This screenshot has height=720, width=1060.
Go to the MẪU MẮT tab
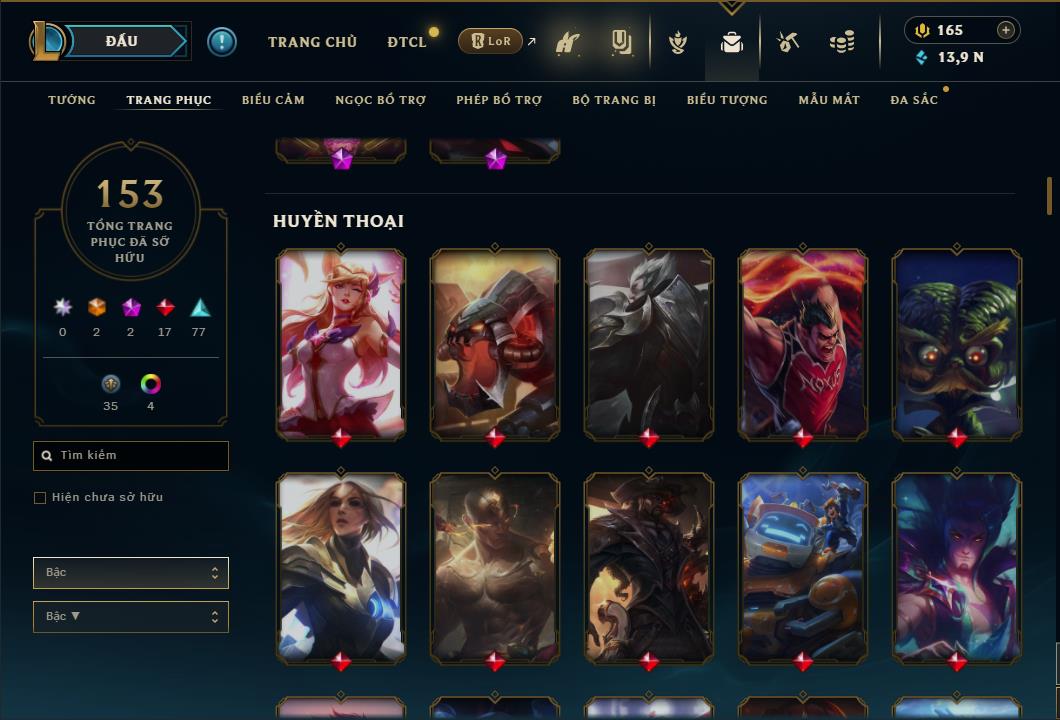829,100
